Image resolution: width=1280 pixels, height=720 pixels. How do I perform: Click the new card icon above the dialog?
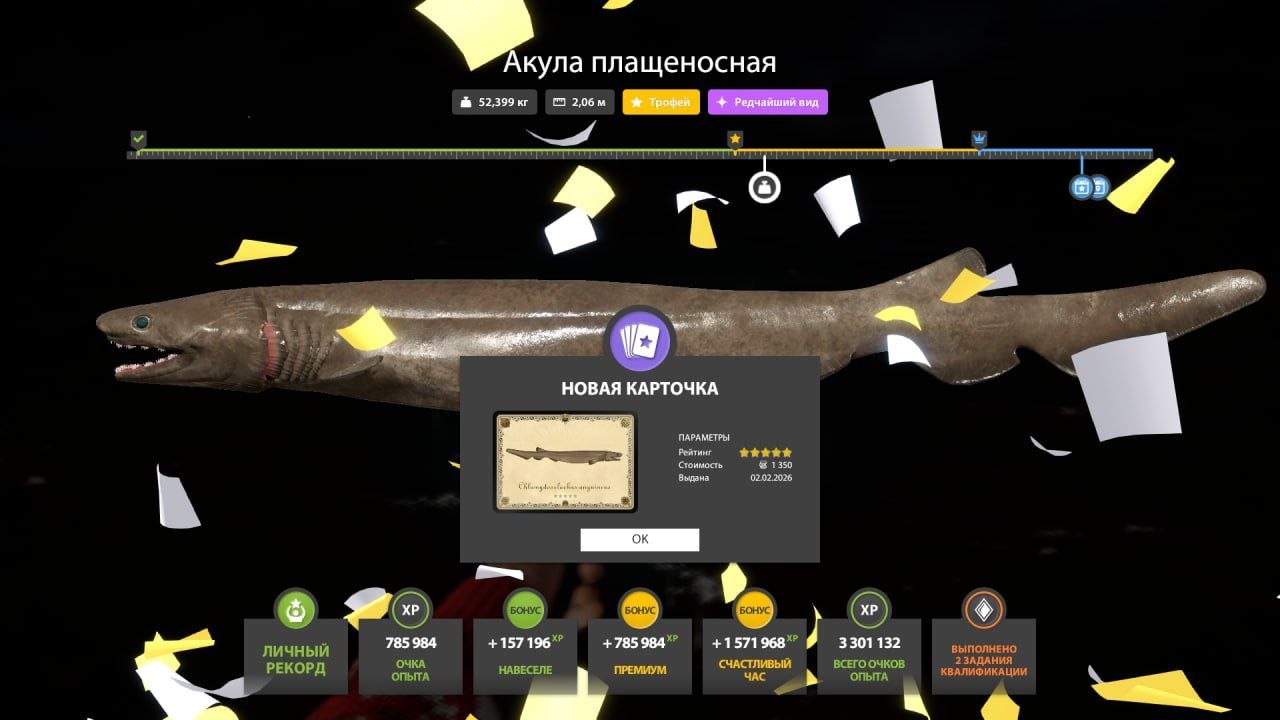640,342
